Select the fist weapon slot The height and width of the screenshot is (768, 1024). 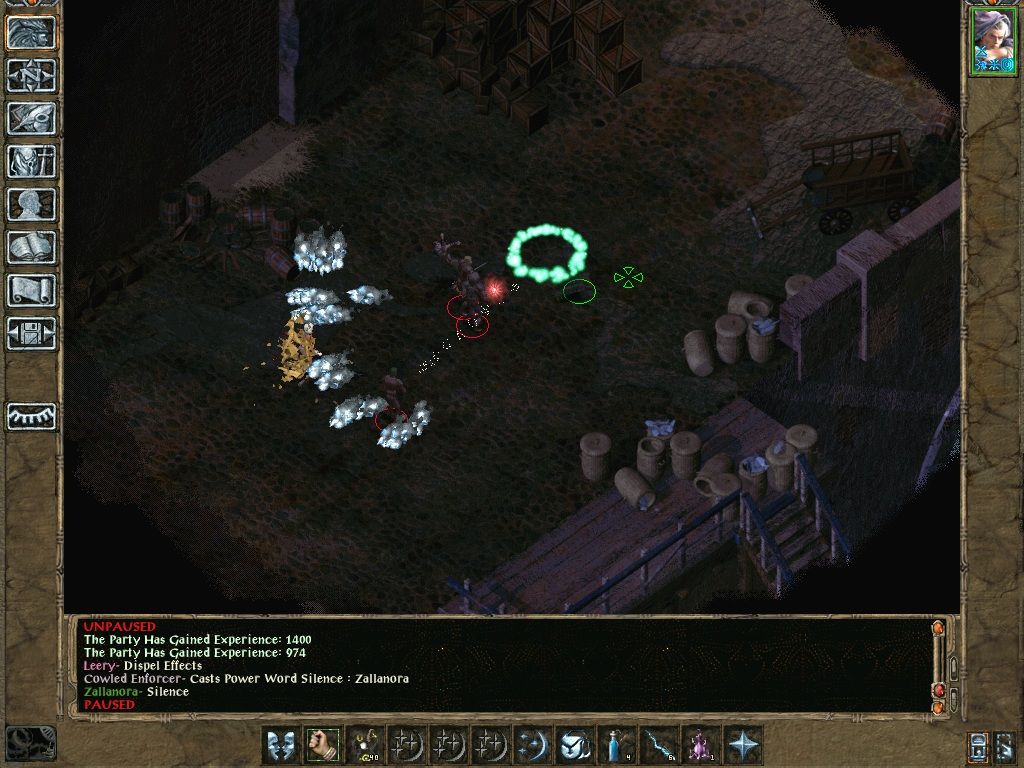[322, 745]
